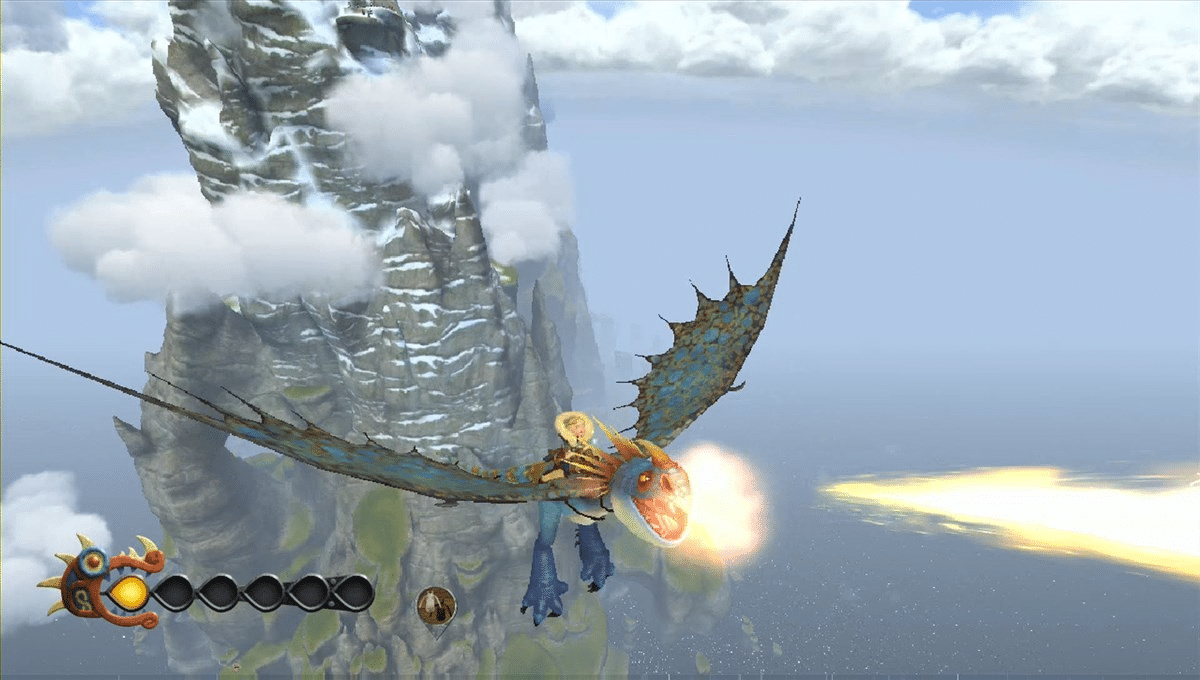Viewport: 1200px width, 680px height.
Task: Click the round sheep objective marker
Action: [x=436, y=605]
